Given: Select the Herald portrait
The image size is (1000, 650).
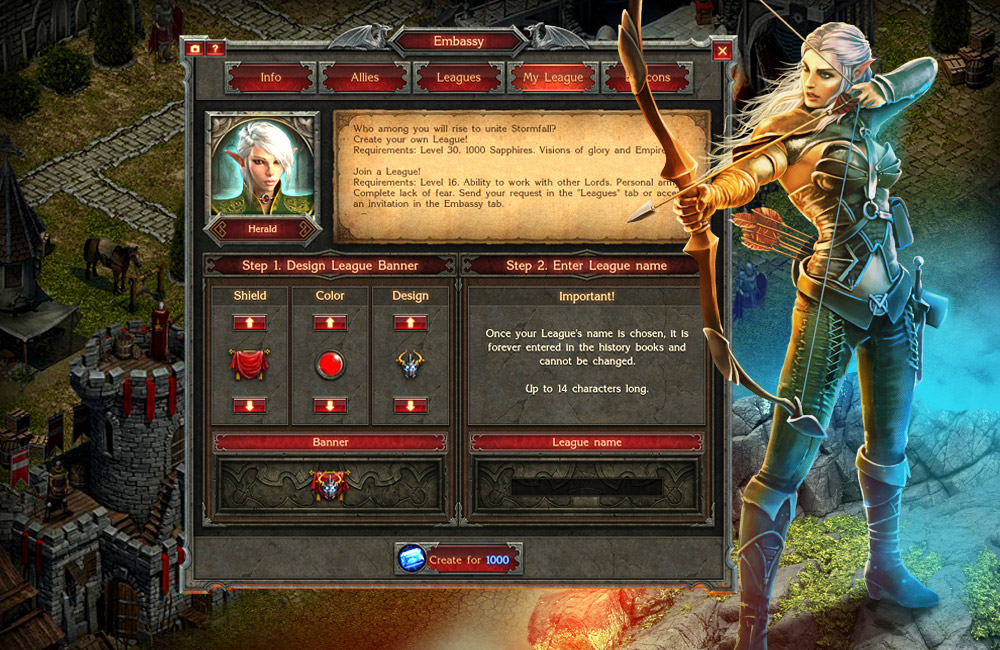Looking at the screenshot, I should pyautogui.click(x=262, y=170).
